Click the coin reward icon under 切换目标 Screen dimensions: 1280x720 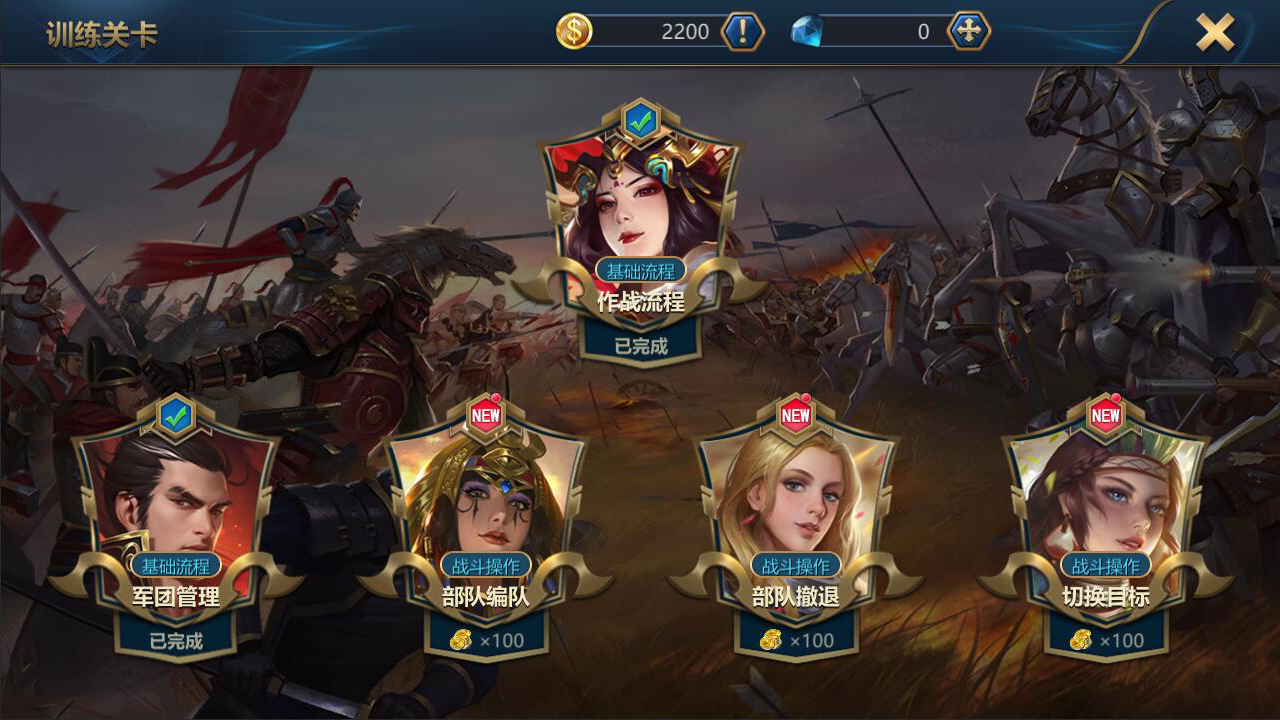pos(1082,641)
